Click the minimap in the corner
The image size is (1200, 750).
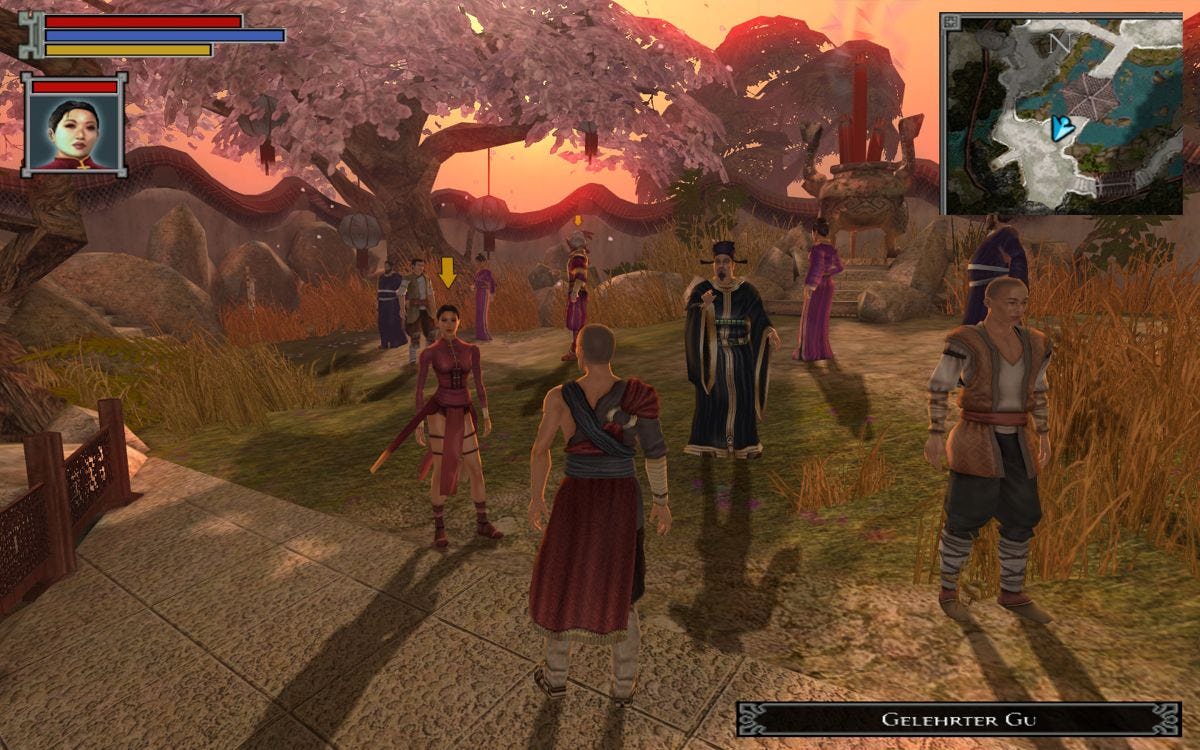(1061, 114)
